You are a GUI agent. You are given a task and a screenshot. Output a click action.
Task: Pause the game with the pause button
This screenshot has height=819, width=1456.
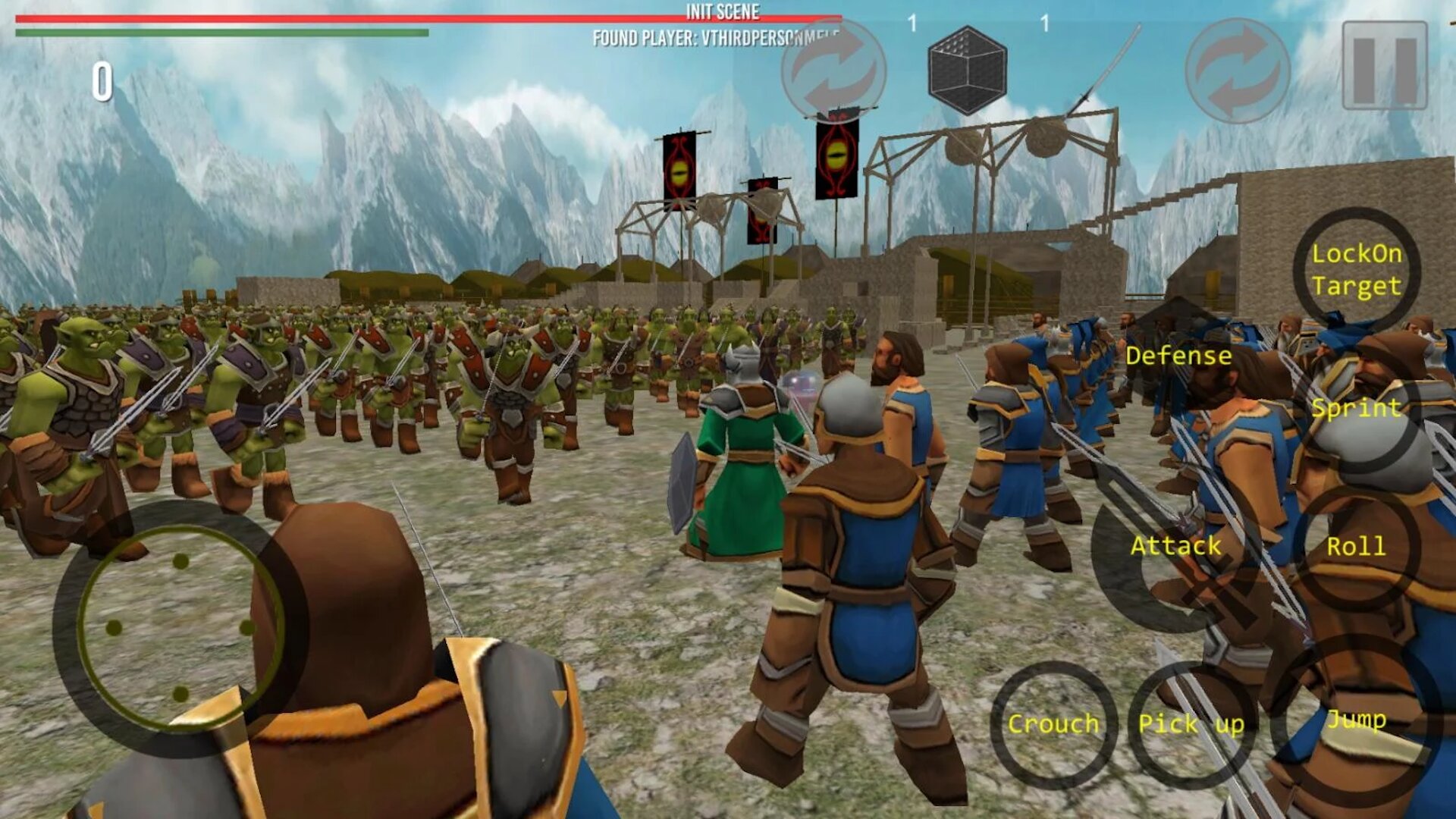click(x=1384, y=65)
